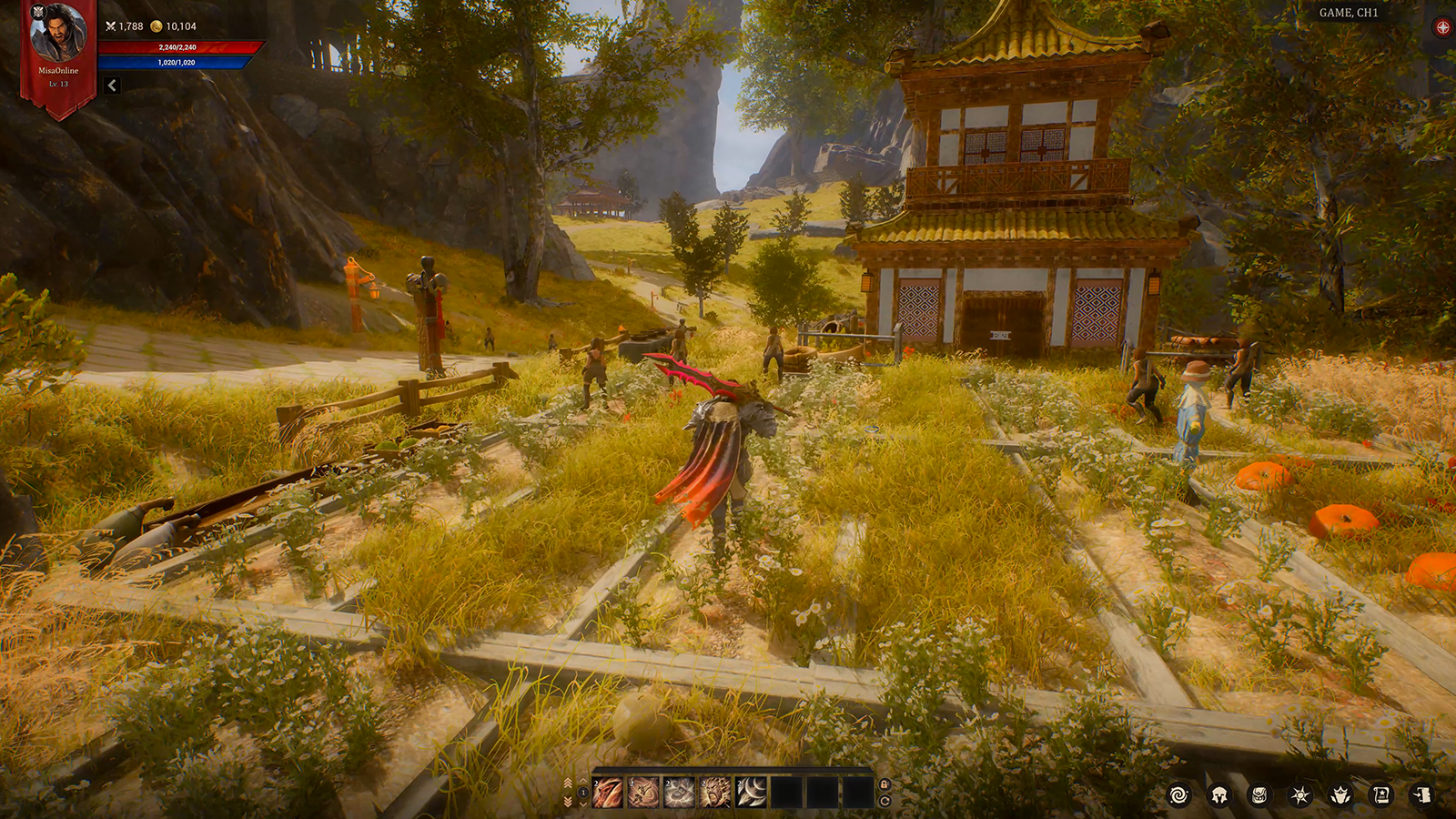Activate the ground smash fist skill
1456x819 pixels.
(x=679, y=793)
